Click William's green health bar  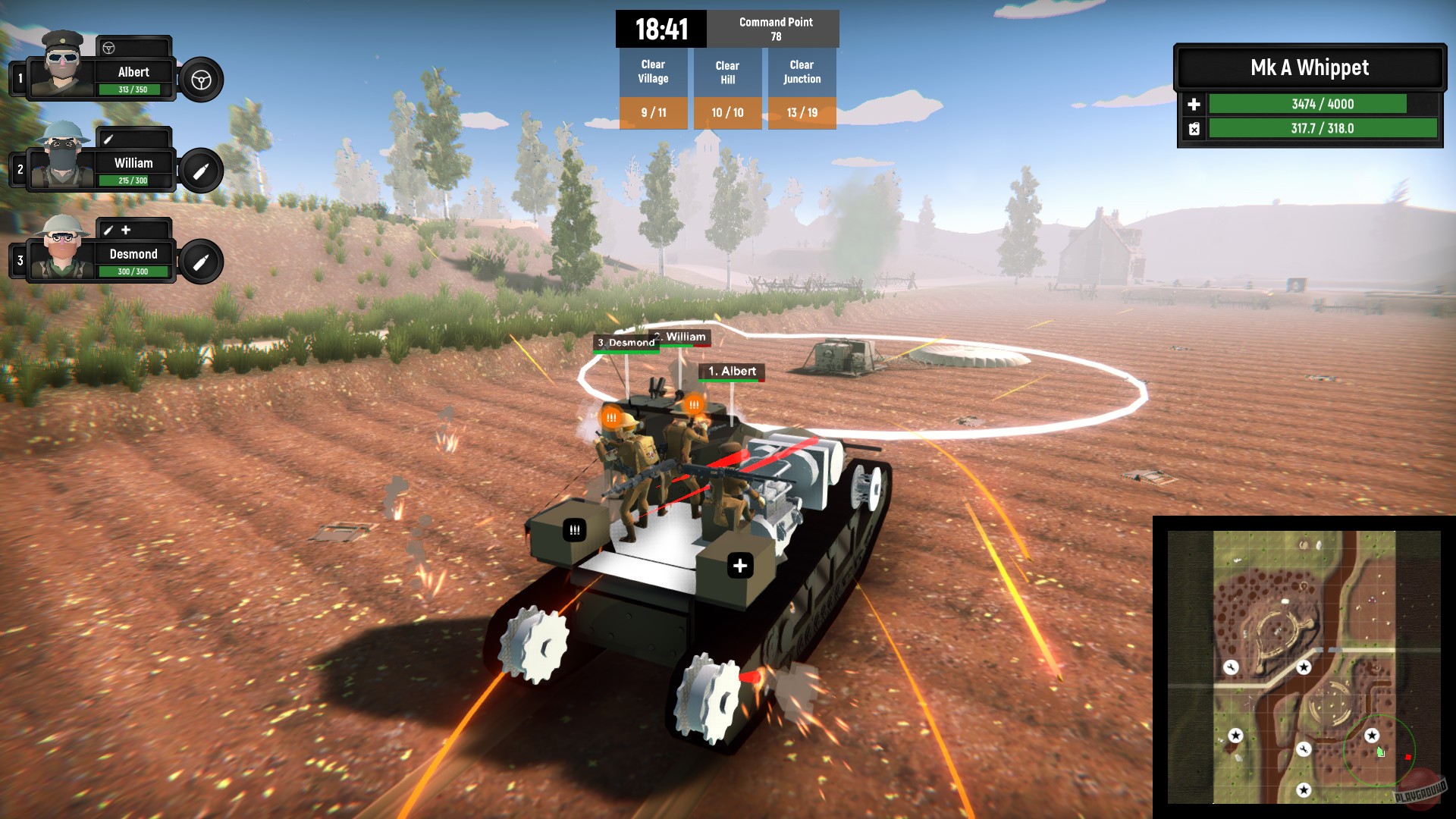(x=134, y=180)
